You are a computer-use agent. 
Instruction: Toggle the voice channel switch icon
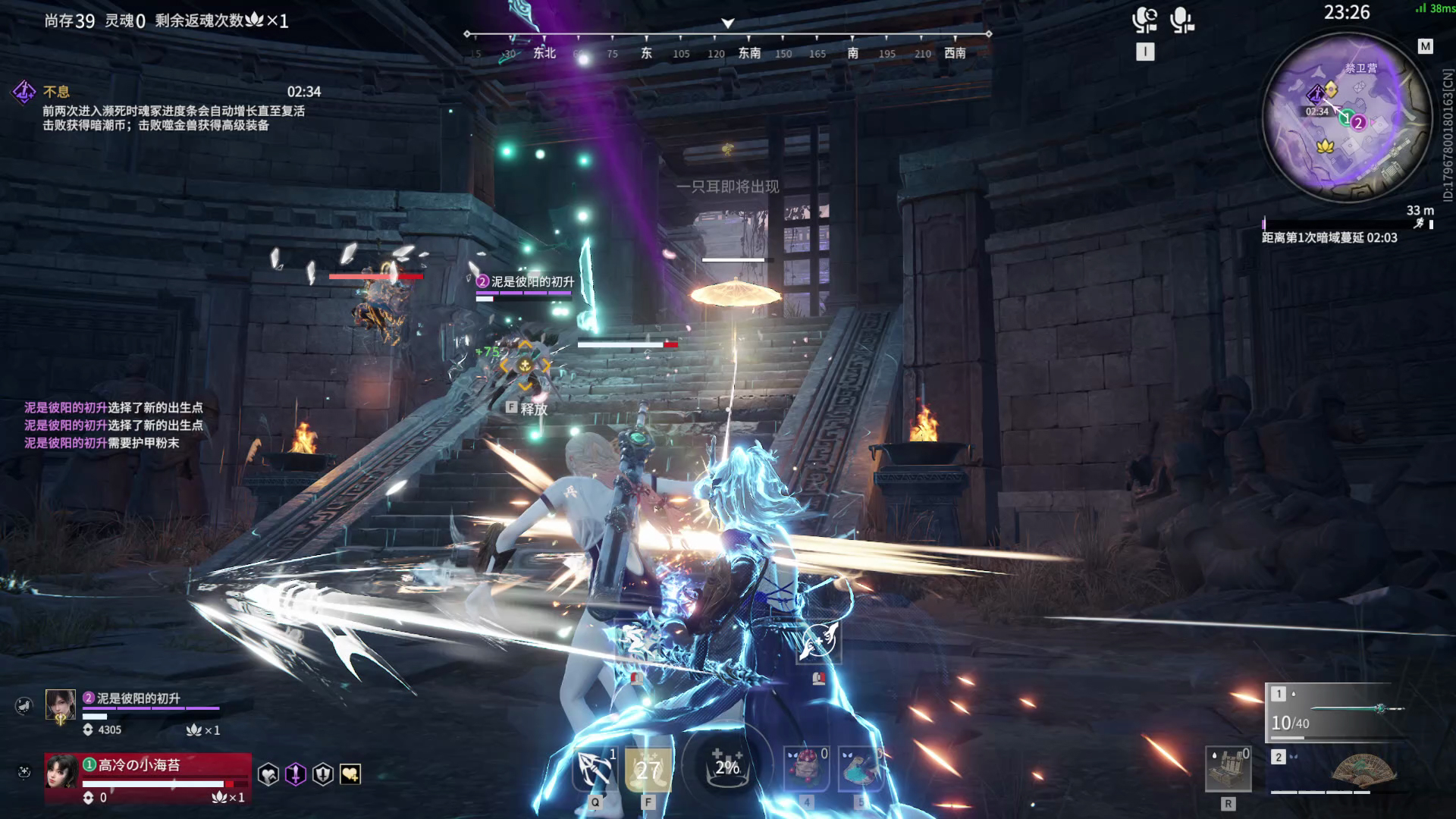click(1144, 19)
